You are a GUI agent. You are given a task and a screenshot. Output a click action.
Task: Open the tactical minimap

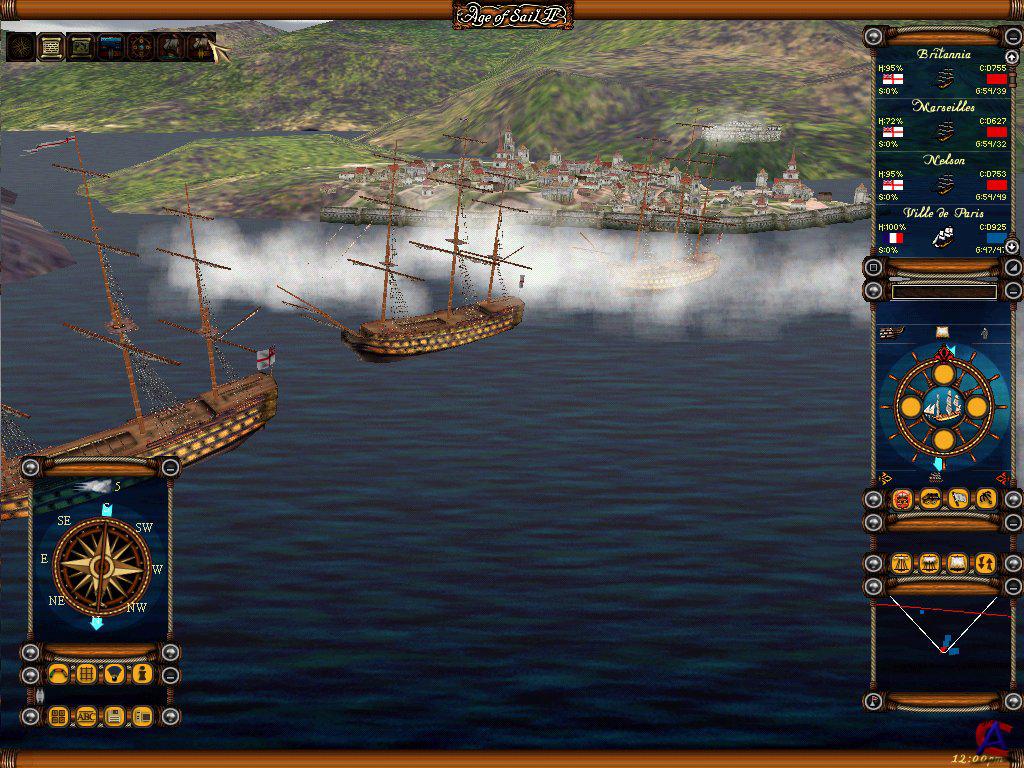point(942,638)
